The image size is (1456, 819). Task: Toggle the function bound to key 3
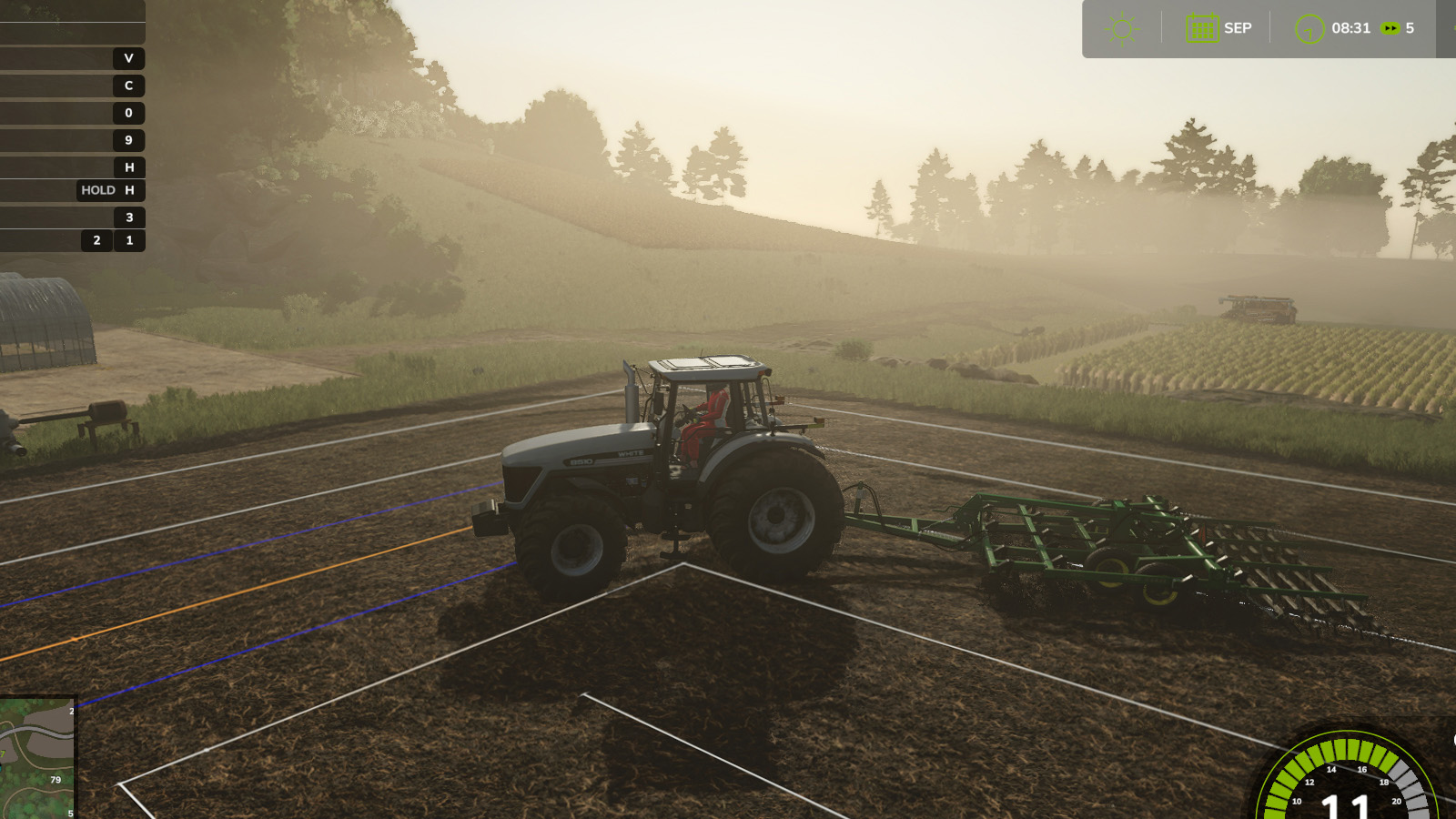[x=128, y=217]
